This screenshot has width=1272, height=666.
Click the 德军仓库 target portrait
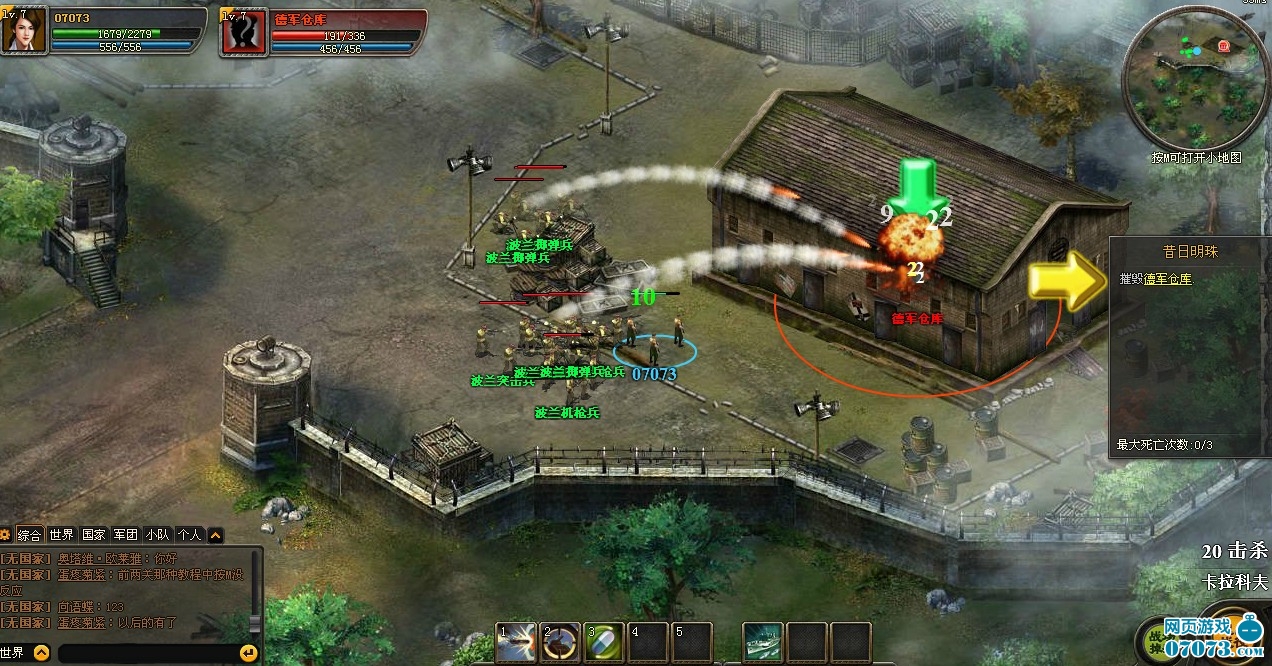click(243, 31)
